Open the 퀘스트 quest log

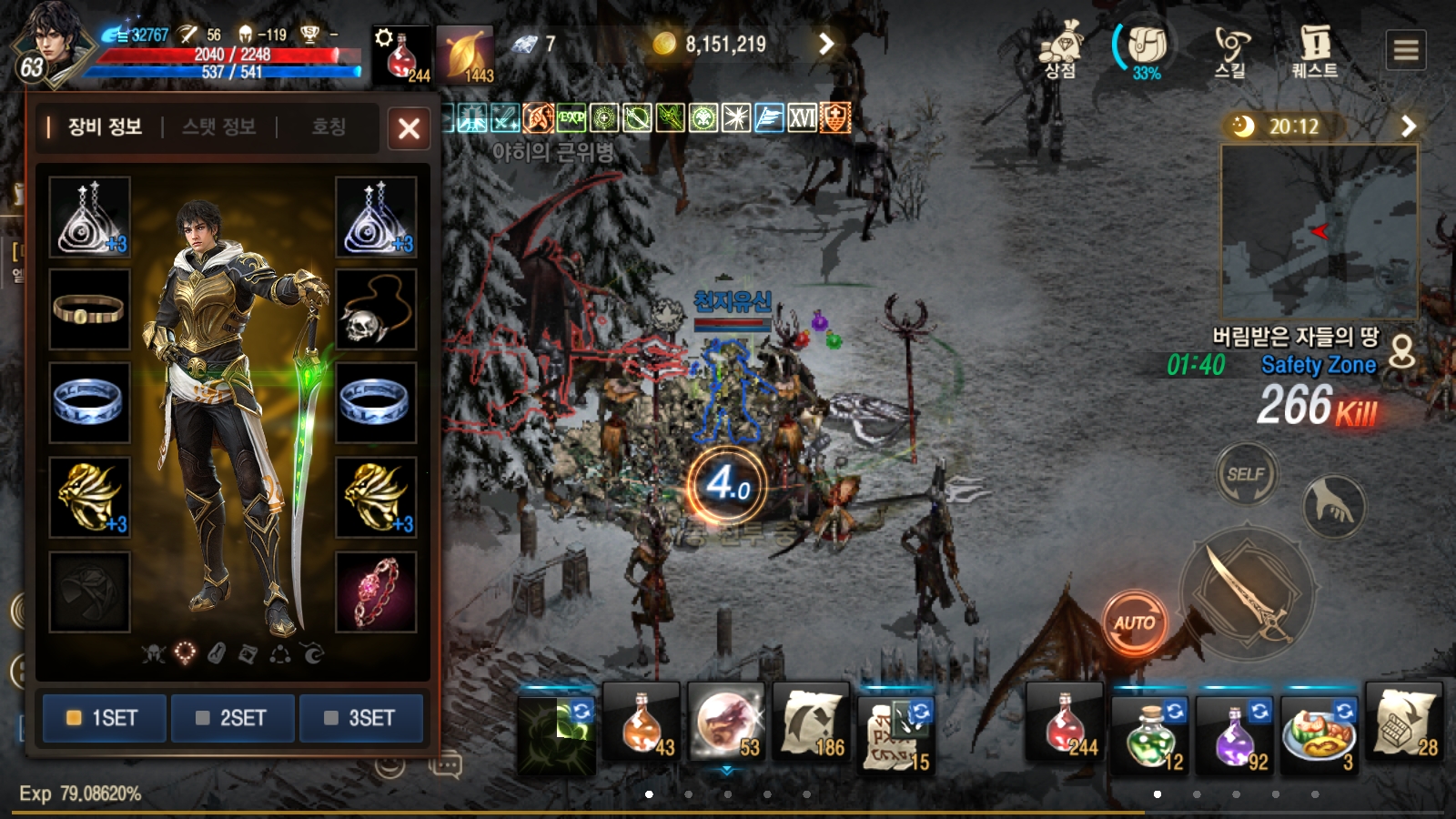1315,50
